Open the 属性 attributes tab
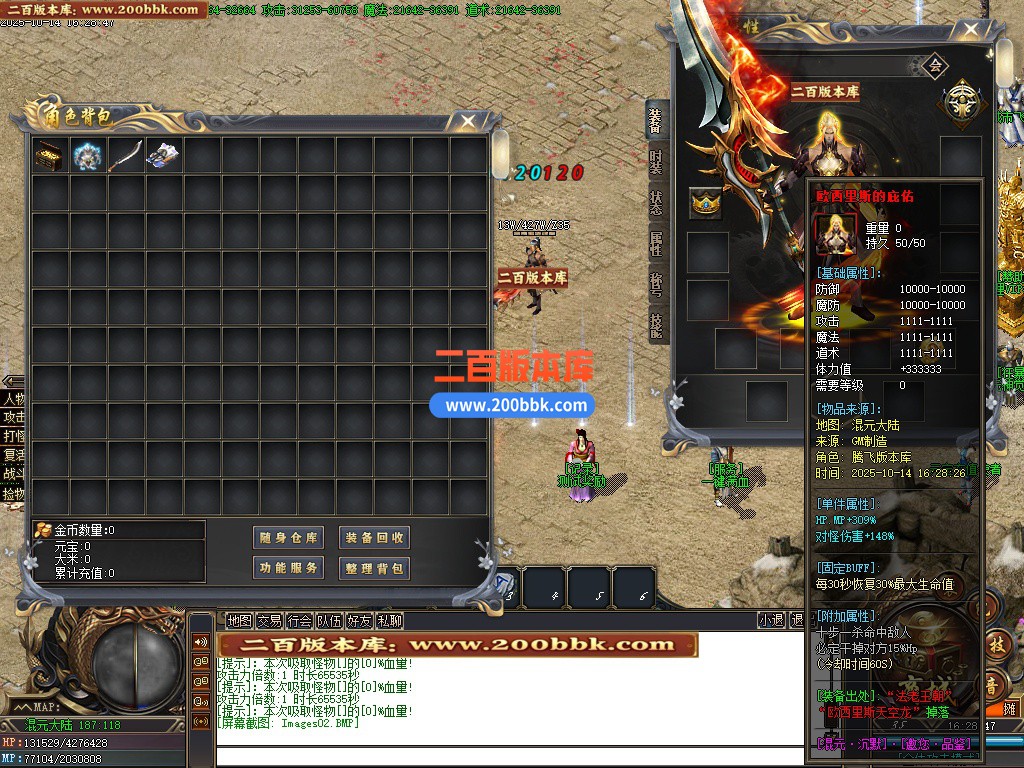 click(x=656, y=244)
